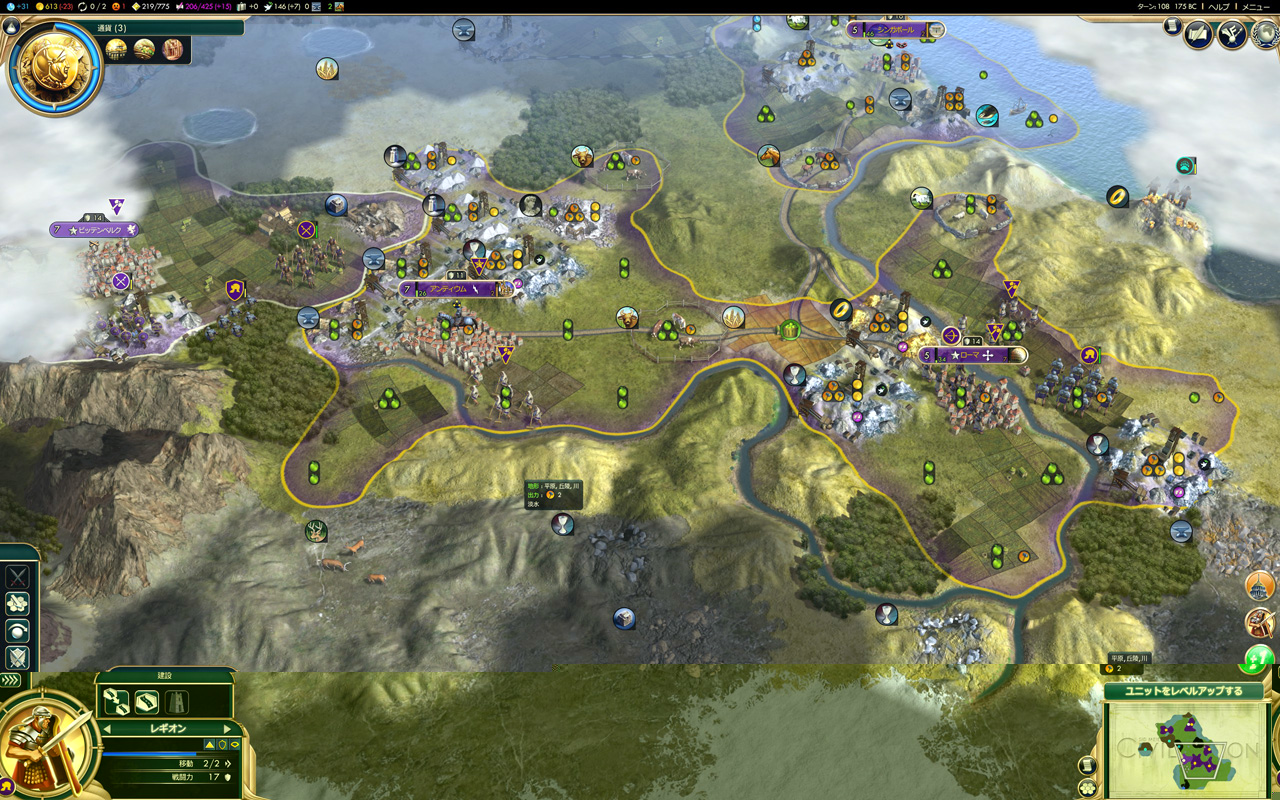Select the fort construction icon in the build panel
This screenshot has height=800, width=1280.
[177, 701]
